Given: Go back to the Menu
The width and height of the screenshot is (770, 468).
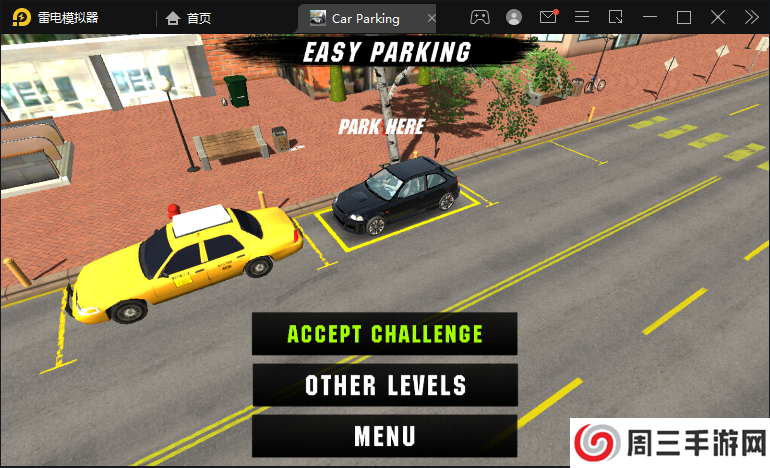Looking at the screenshot, I should 385,436.
